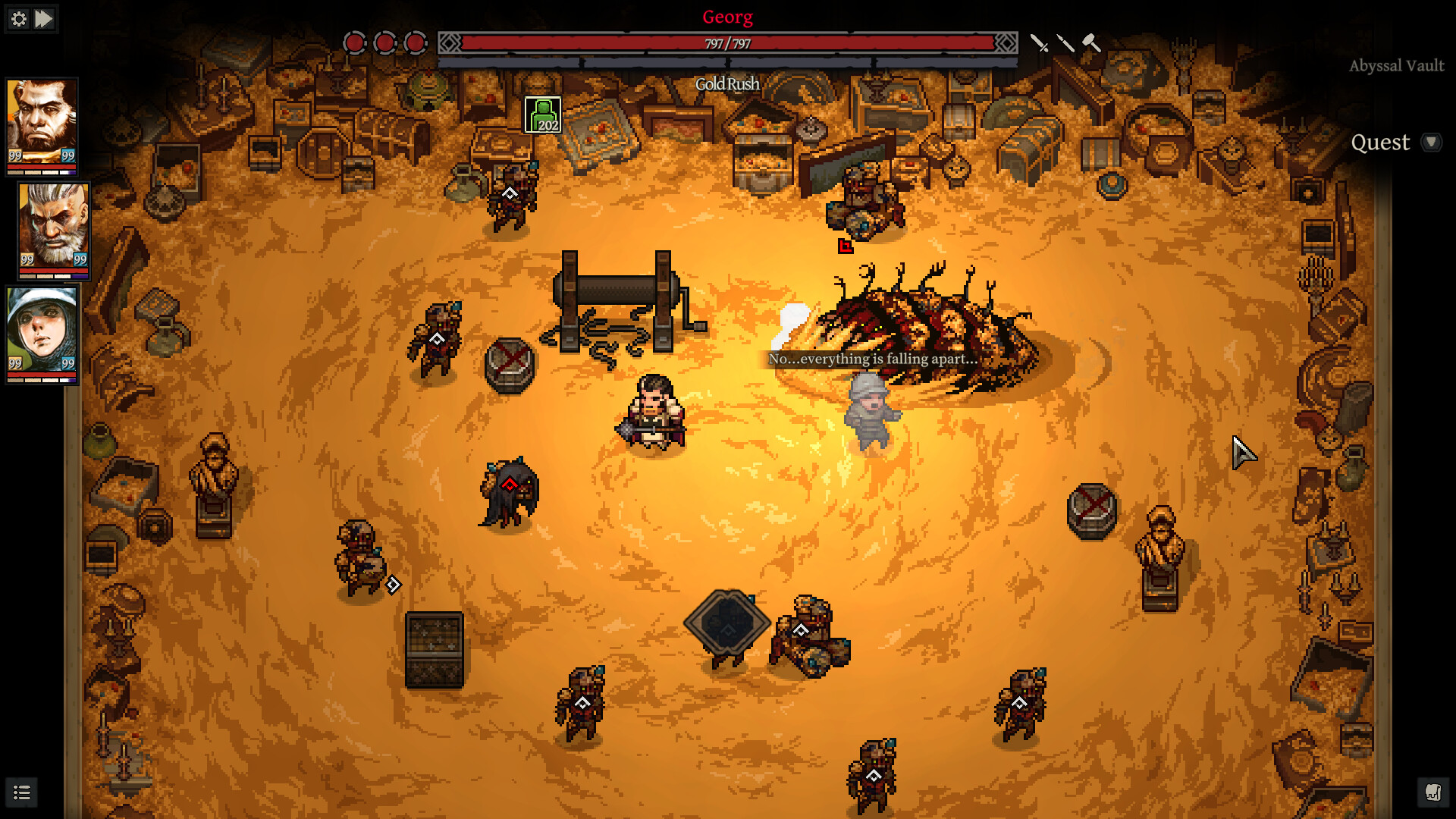Click the fast-forward play arrow button

coord(45,19)
